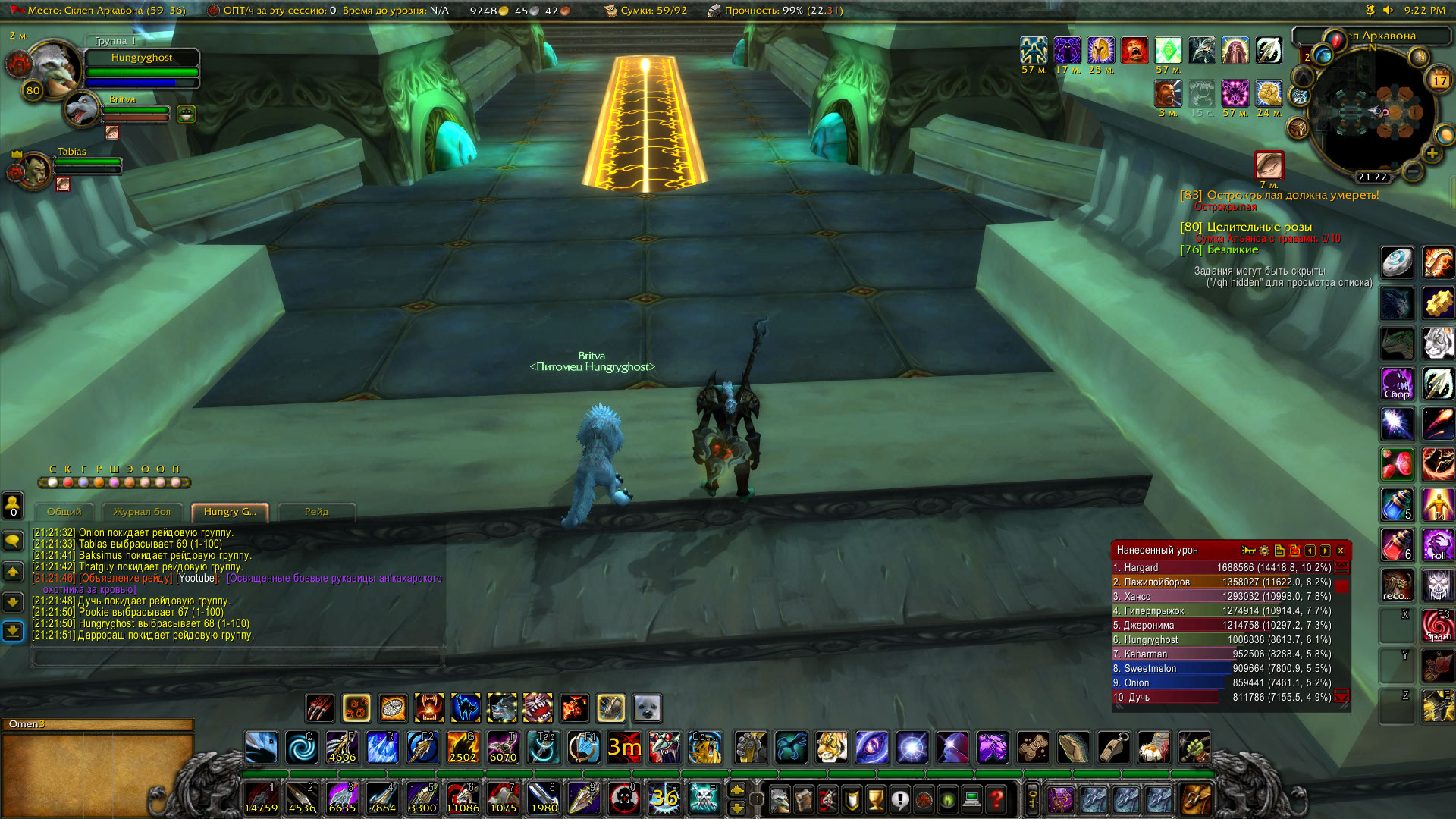Open the main menu computer icon
Image resolution: width=1456 pixels, height=819 pixels.
972,798
